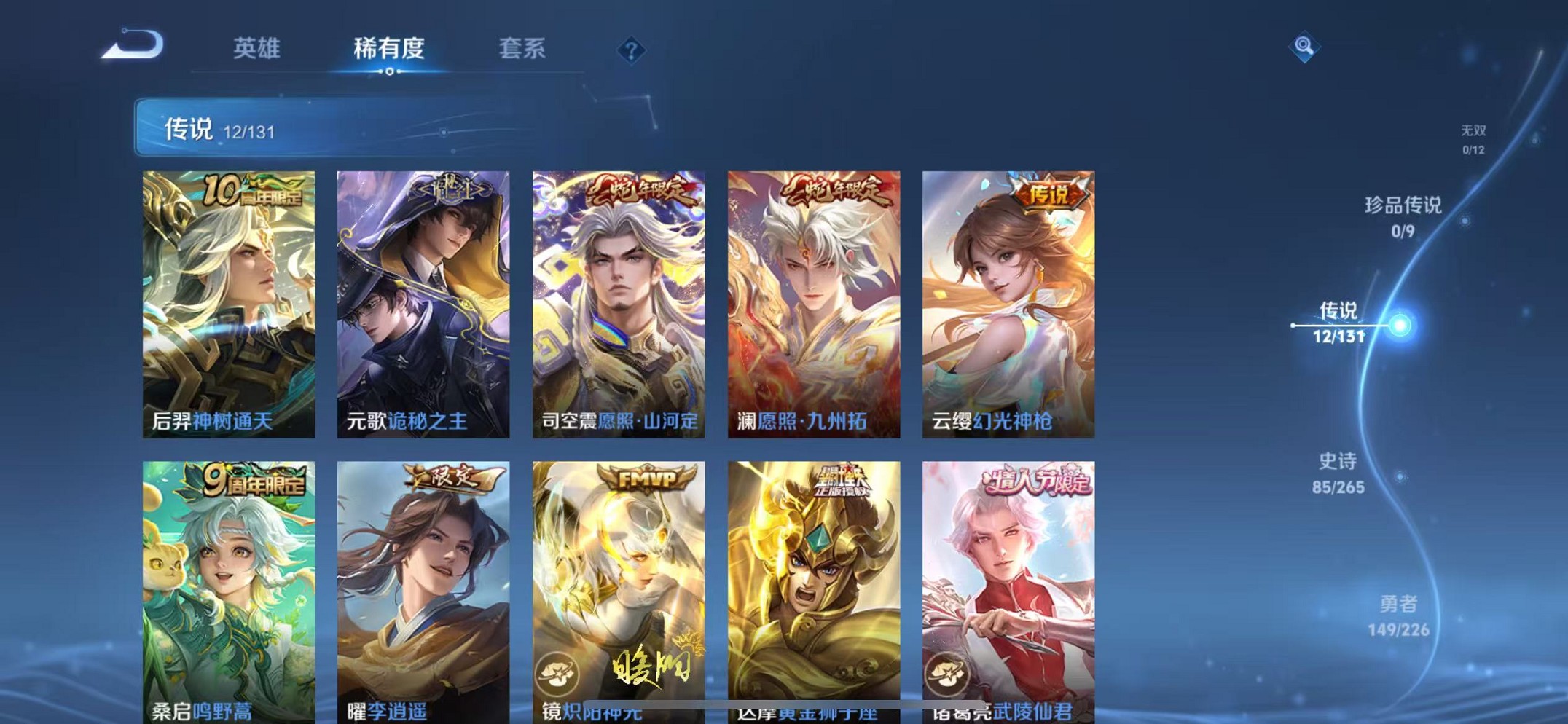Click the question mark help icon
1568x724 pixels.
click(631, 50)
